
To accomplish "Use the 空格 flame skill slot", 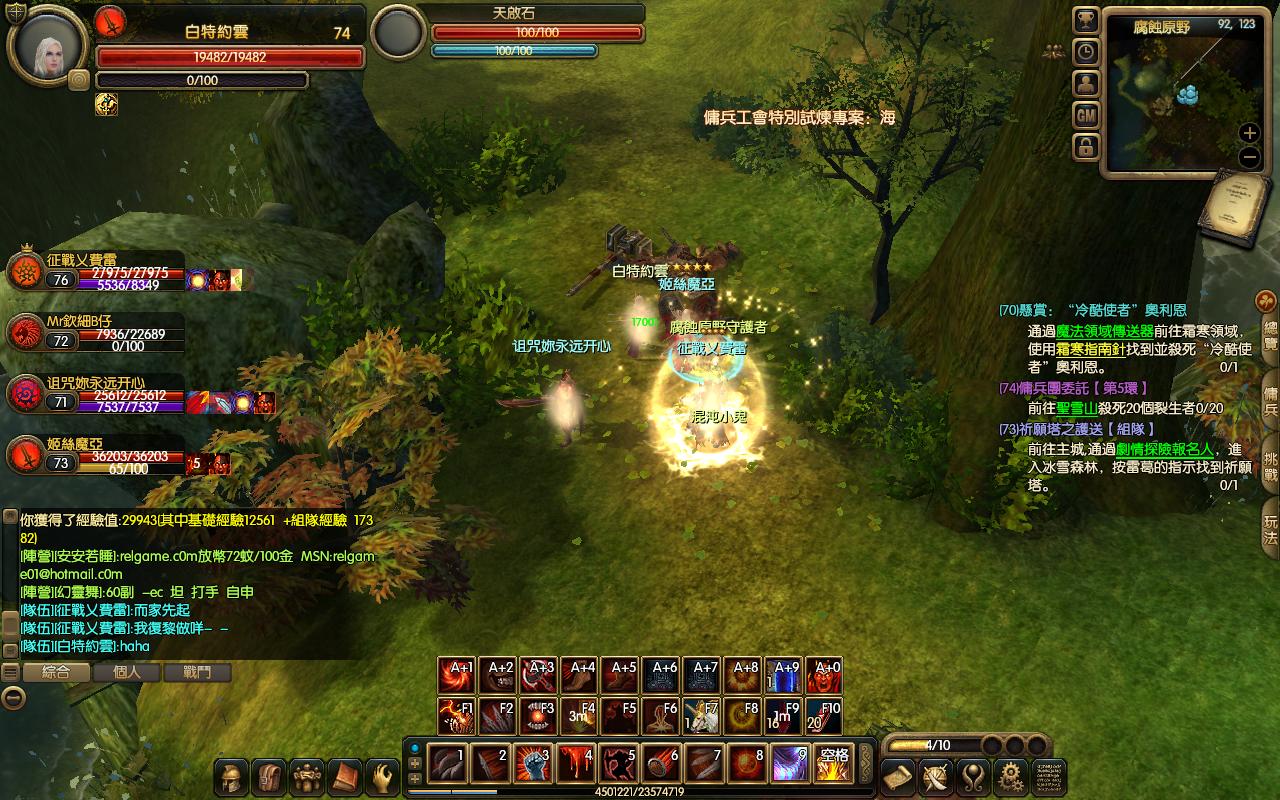I will [834, 764].
